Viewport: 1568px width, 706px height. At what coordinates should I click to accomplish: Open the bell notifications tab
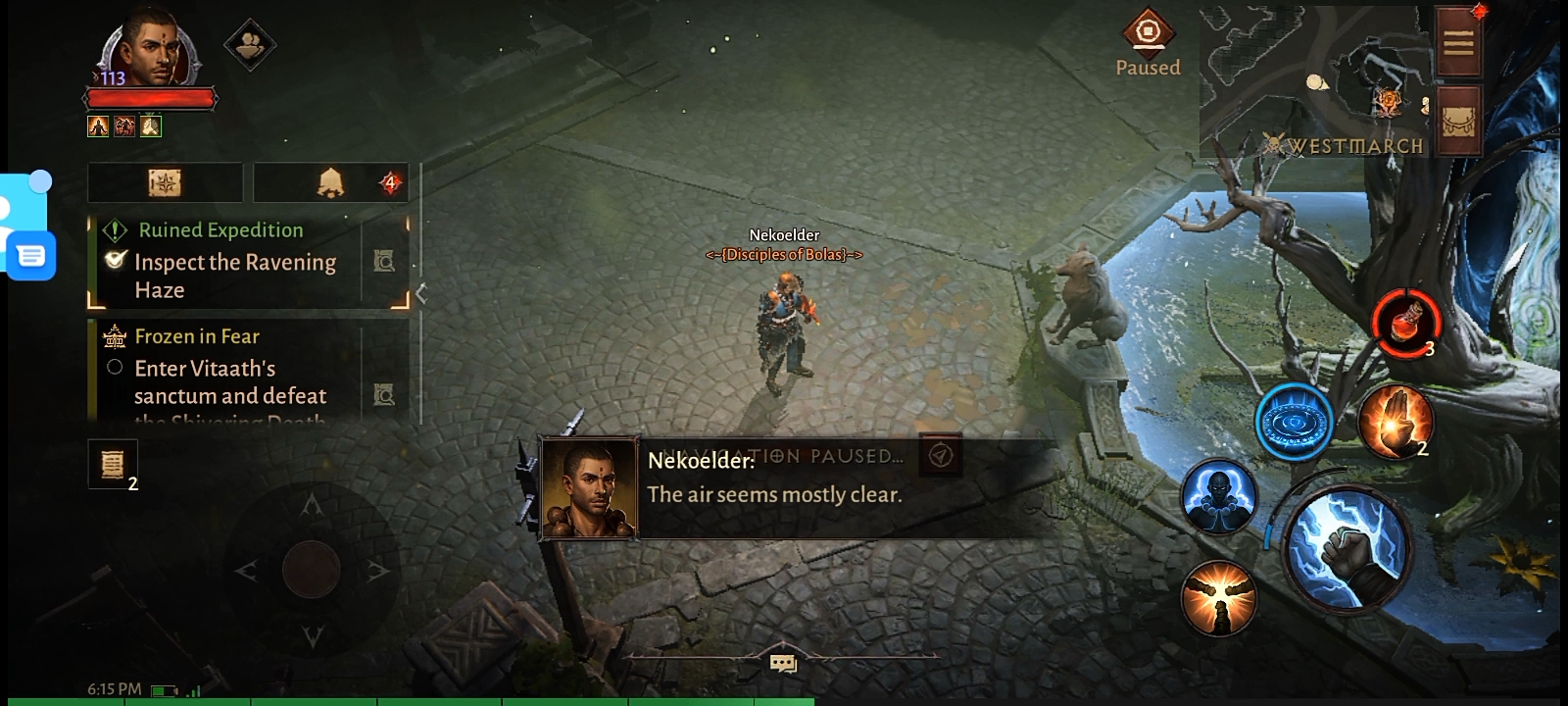(x=331, y=182)
